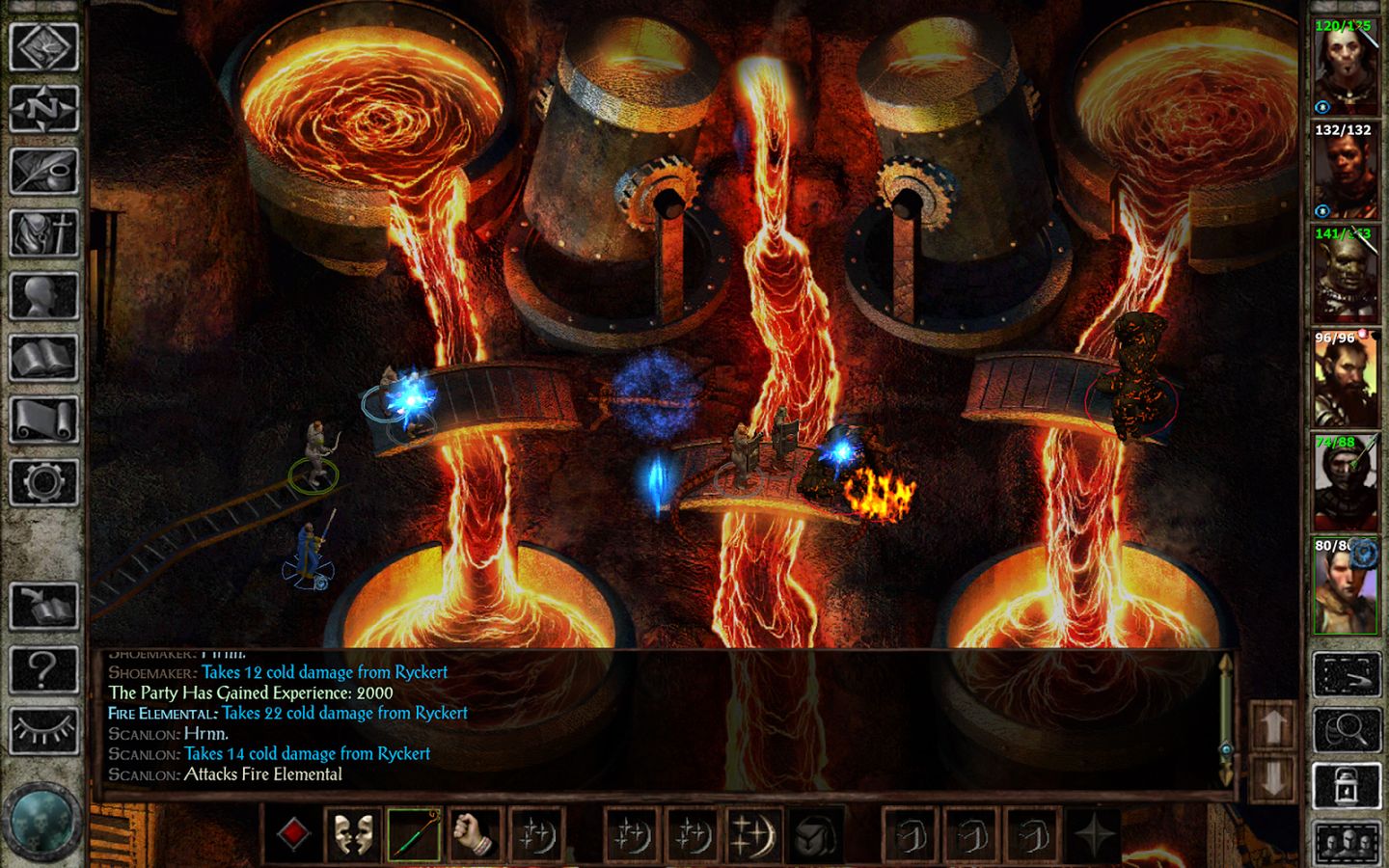Activate the fist attack action

[472, 835]
